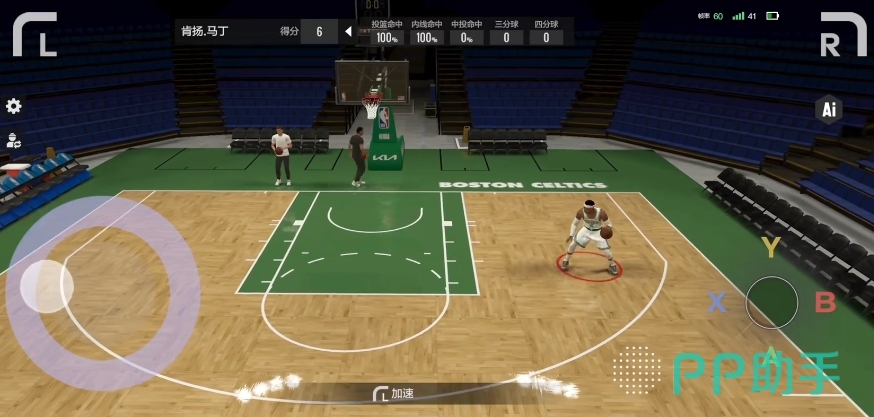Tap the blue X action button

point(717,302)
